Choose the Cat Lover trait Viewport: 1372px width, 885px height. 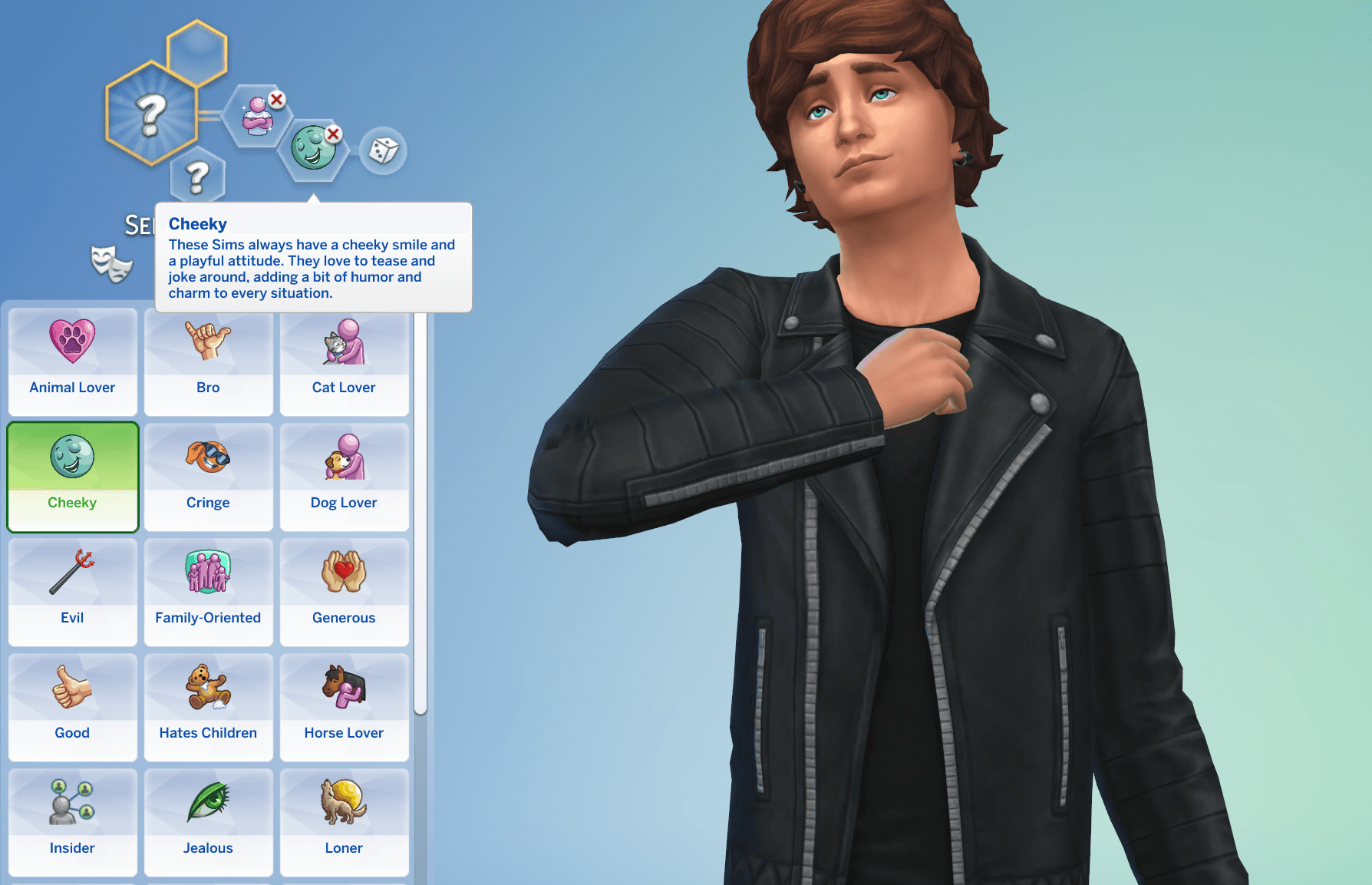point(344,361)
